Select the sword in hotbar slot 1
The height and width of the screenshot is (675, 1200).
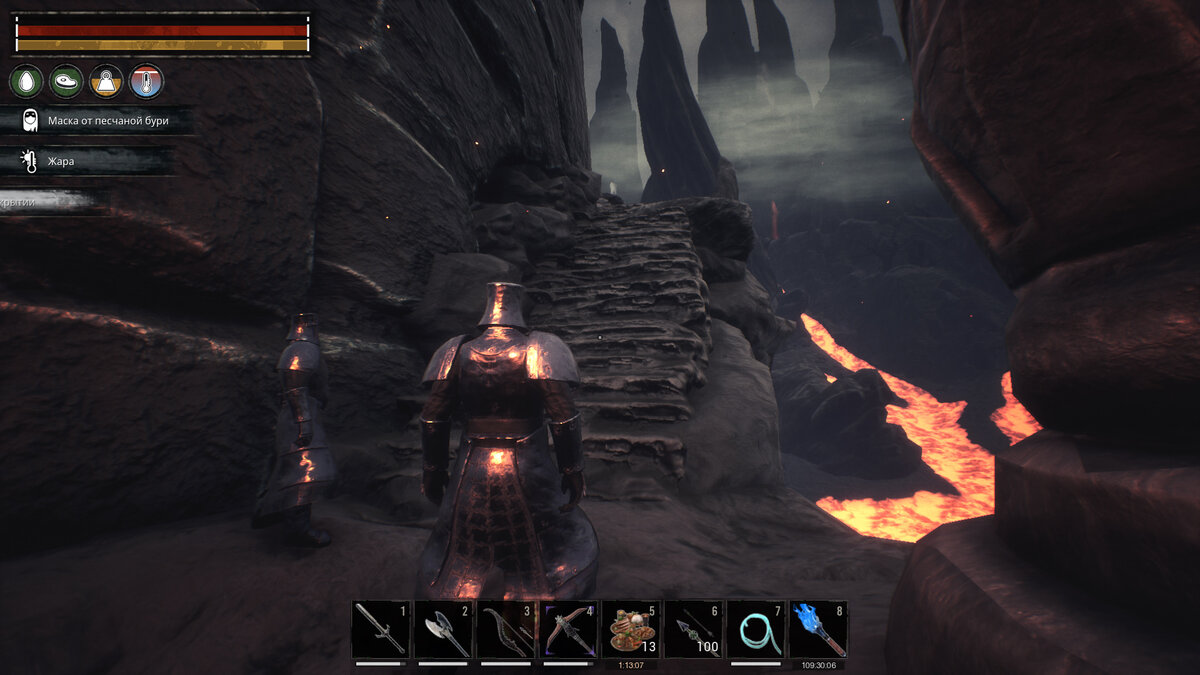[381, 629]
